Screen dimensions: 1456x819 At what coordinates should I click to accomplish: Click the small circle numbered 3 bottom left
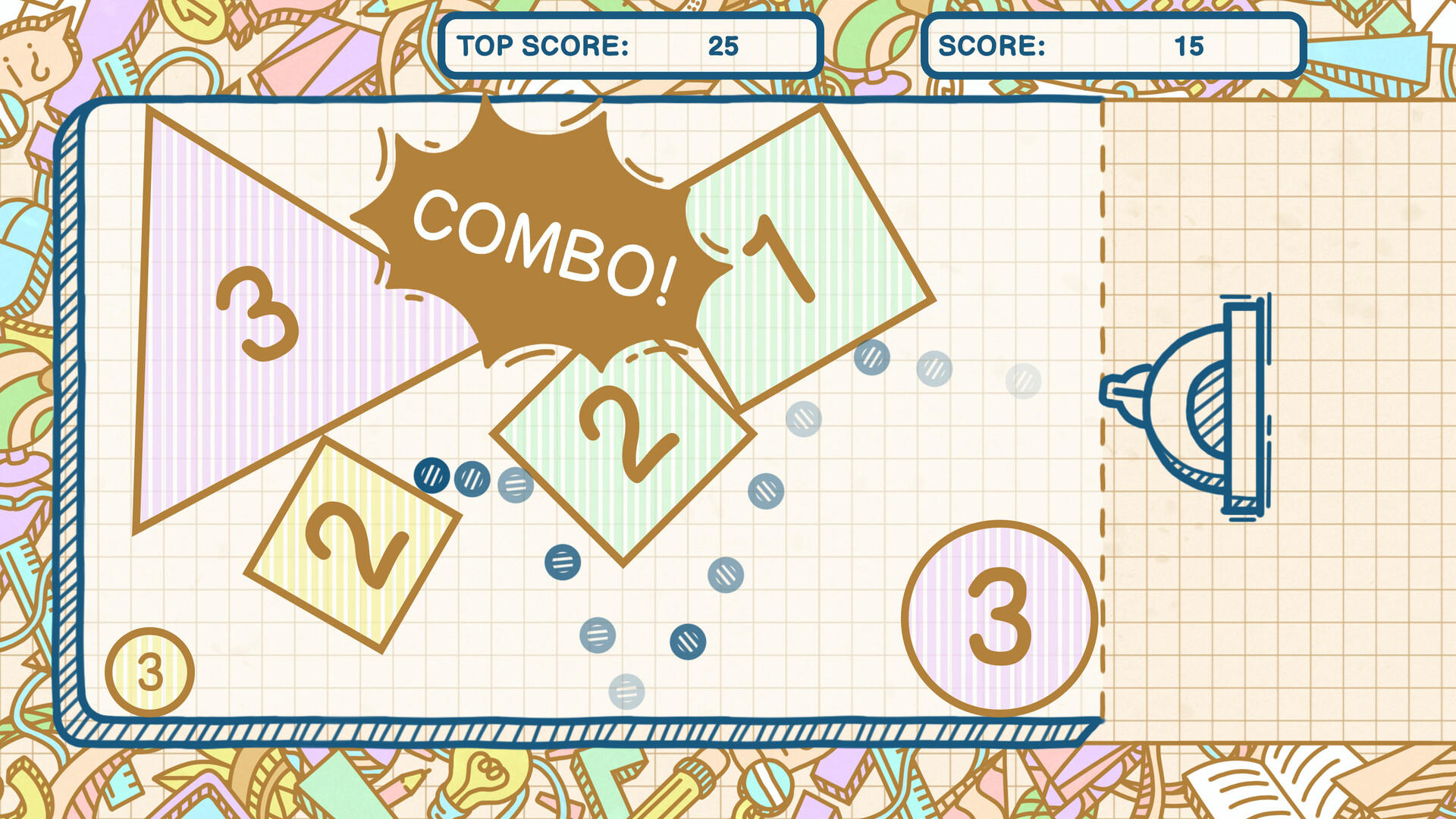point(149,670)
